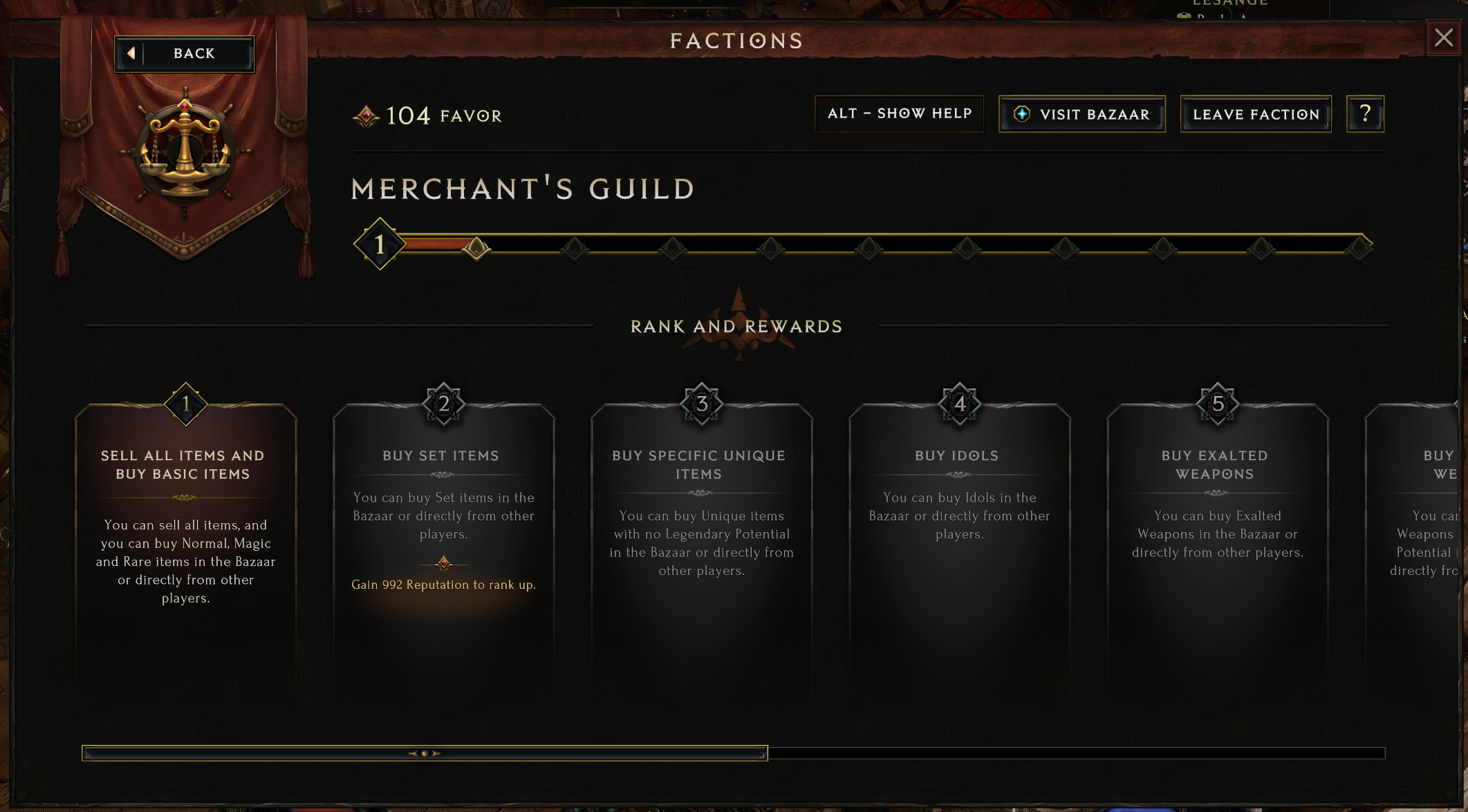Click the horizontal rank rewards scrollbar
Image resolution: width=1468 pixels, height=812 pixels.
[x=425, y=753]
